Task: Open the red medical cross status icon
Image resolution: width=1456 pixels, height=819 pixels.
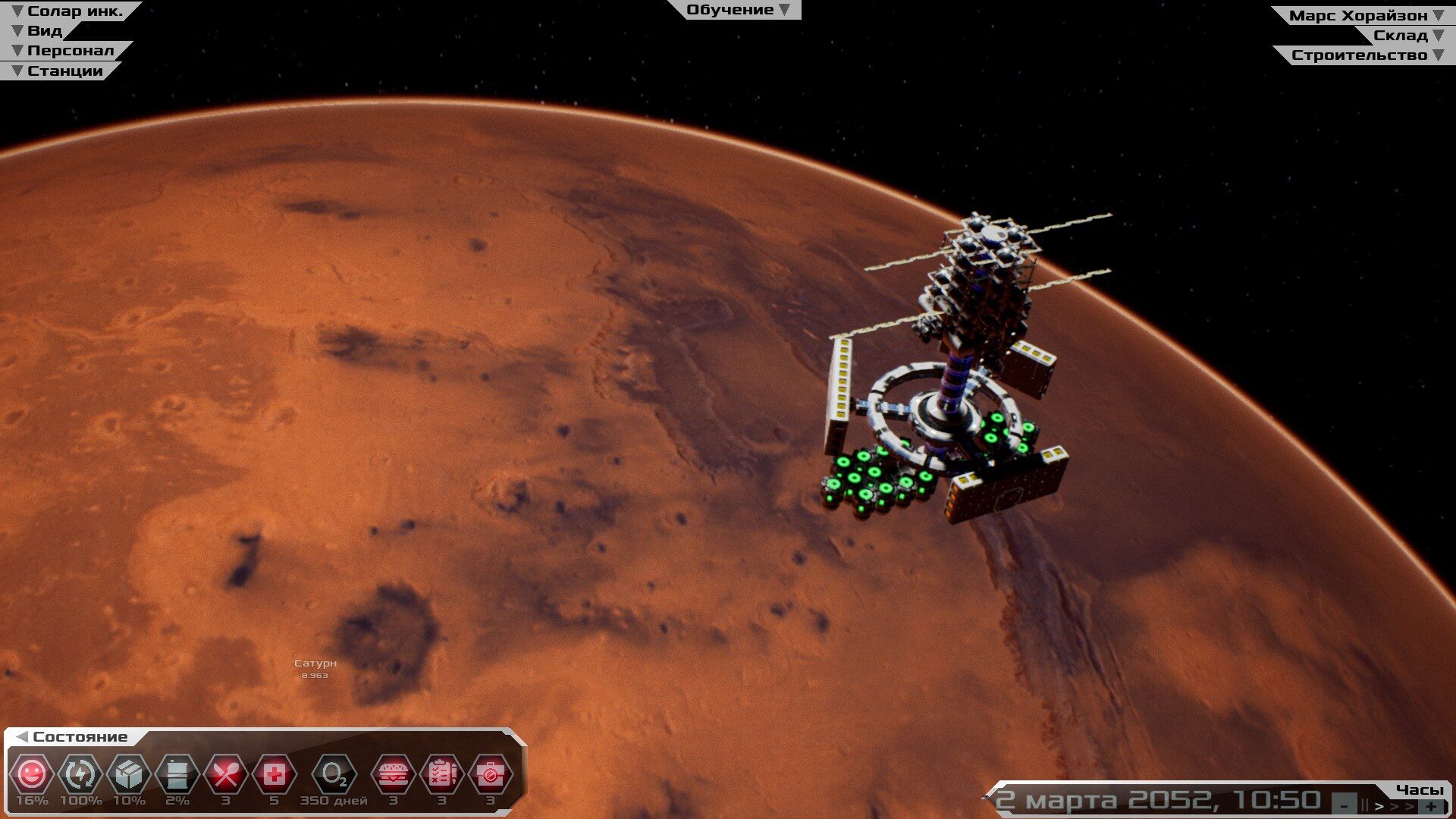Action: (275, 775)
